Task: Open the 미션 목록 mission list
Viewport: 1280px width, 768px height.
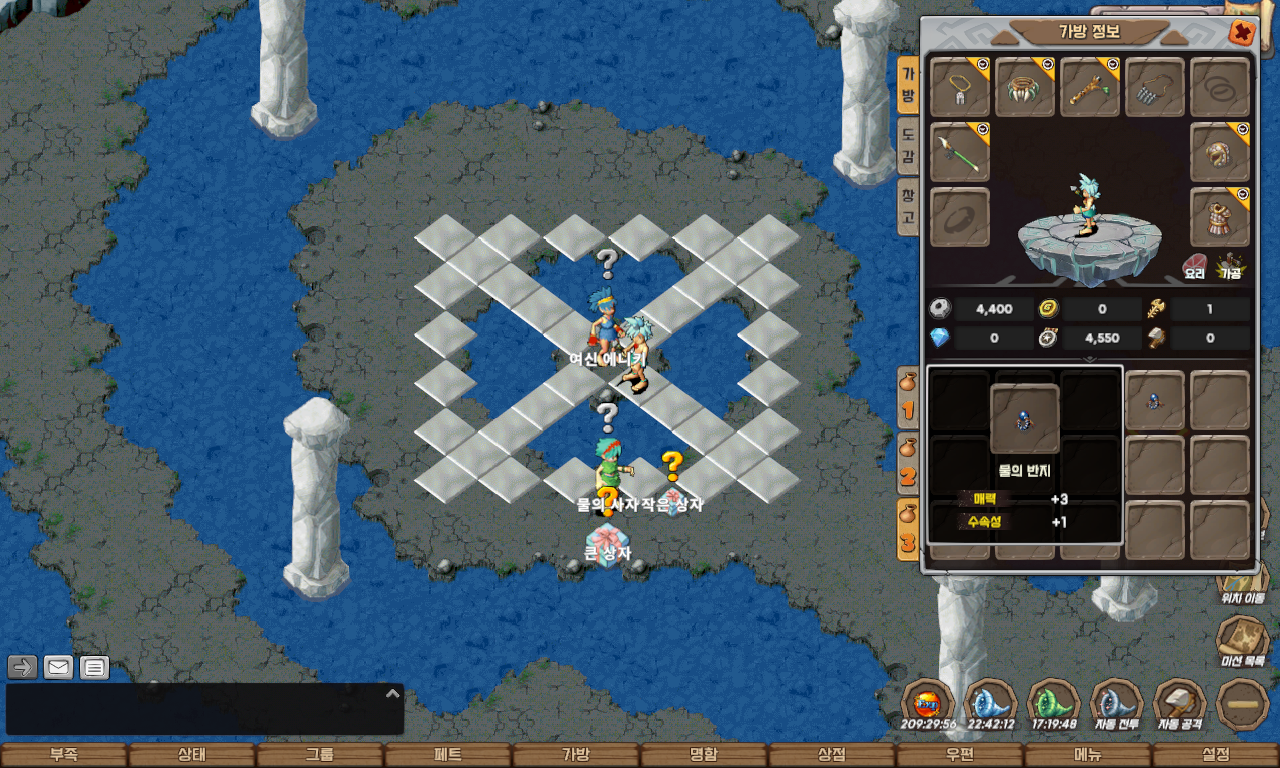Action: [1243, 640]
